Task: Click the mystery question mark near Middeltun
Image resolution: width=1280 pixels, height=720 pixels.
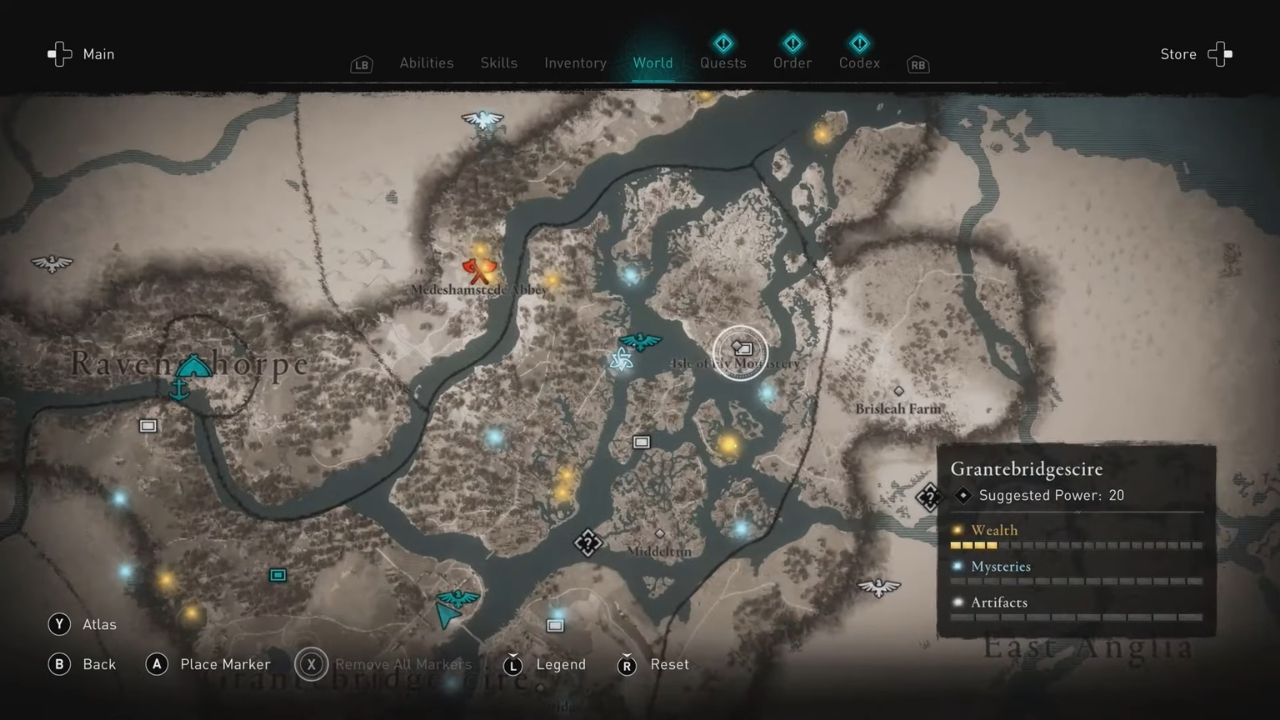Action: pyautogui.click(x=588, y=543)
